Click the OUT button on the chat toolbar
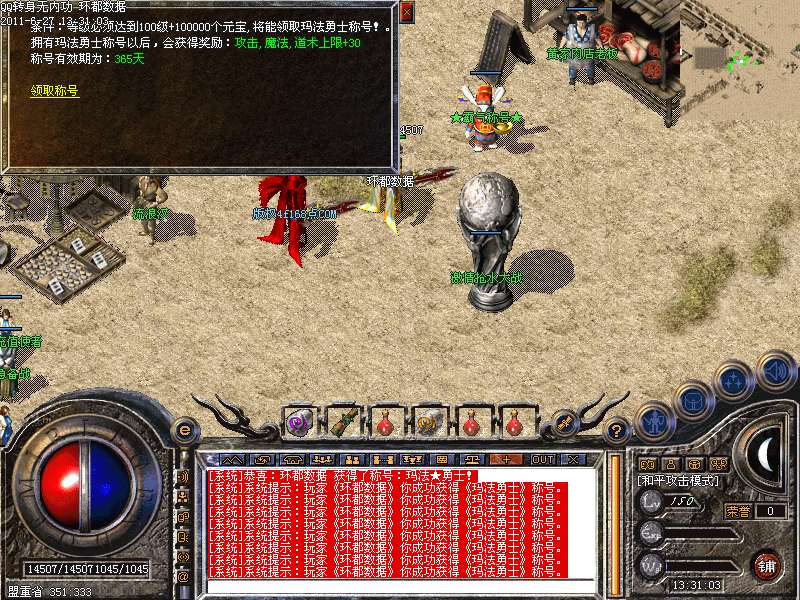800x600 pixels. click(x=542, y=459)
